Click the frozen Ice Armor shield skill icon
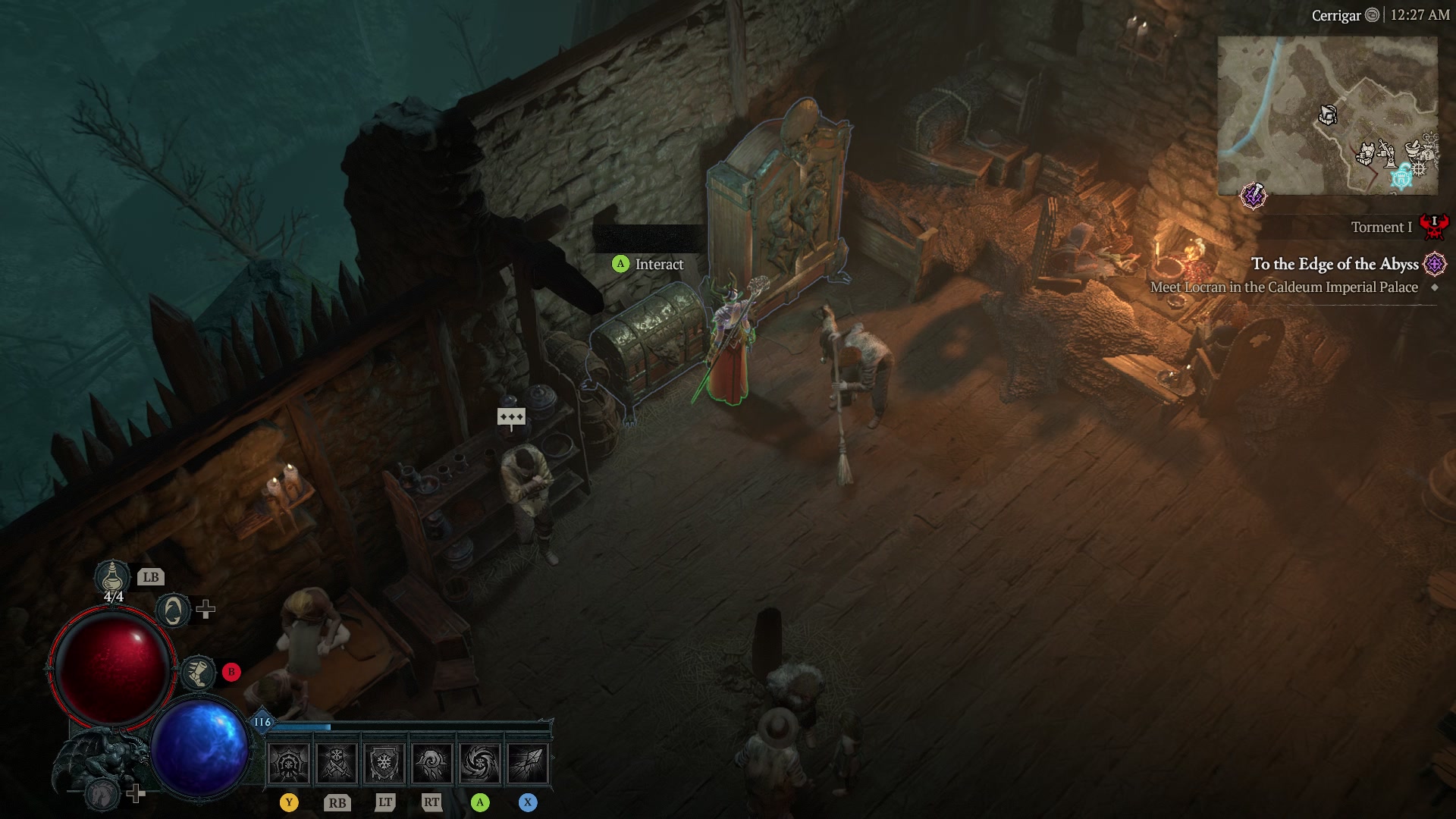The image size is (1456, 819). [x=383, y=762]
